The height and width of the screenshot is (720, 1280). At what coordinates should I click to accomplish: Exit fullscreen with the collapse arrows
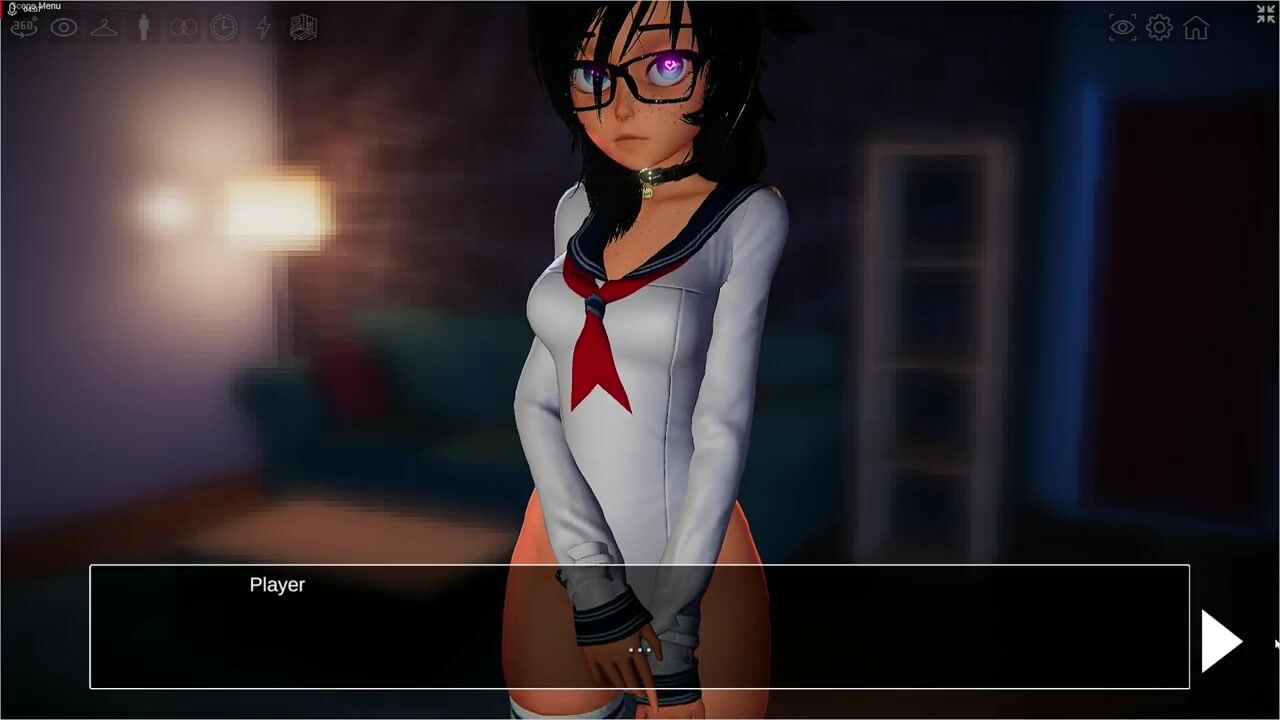[1266, 14]
